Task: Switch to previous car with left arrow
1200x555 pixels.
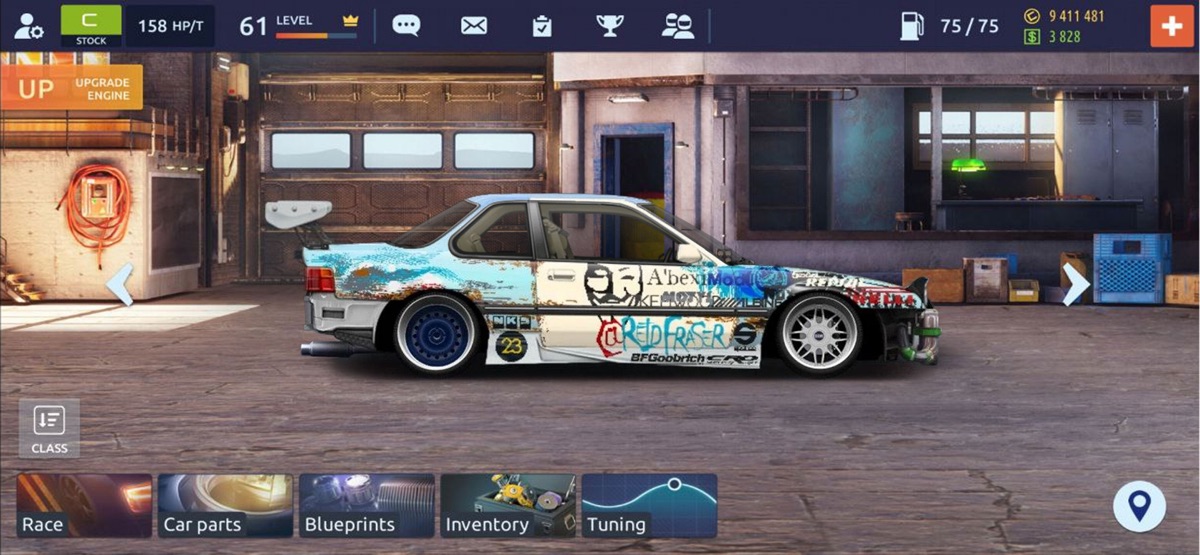Action: coord(120,285)
